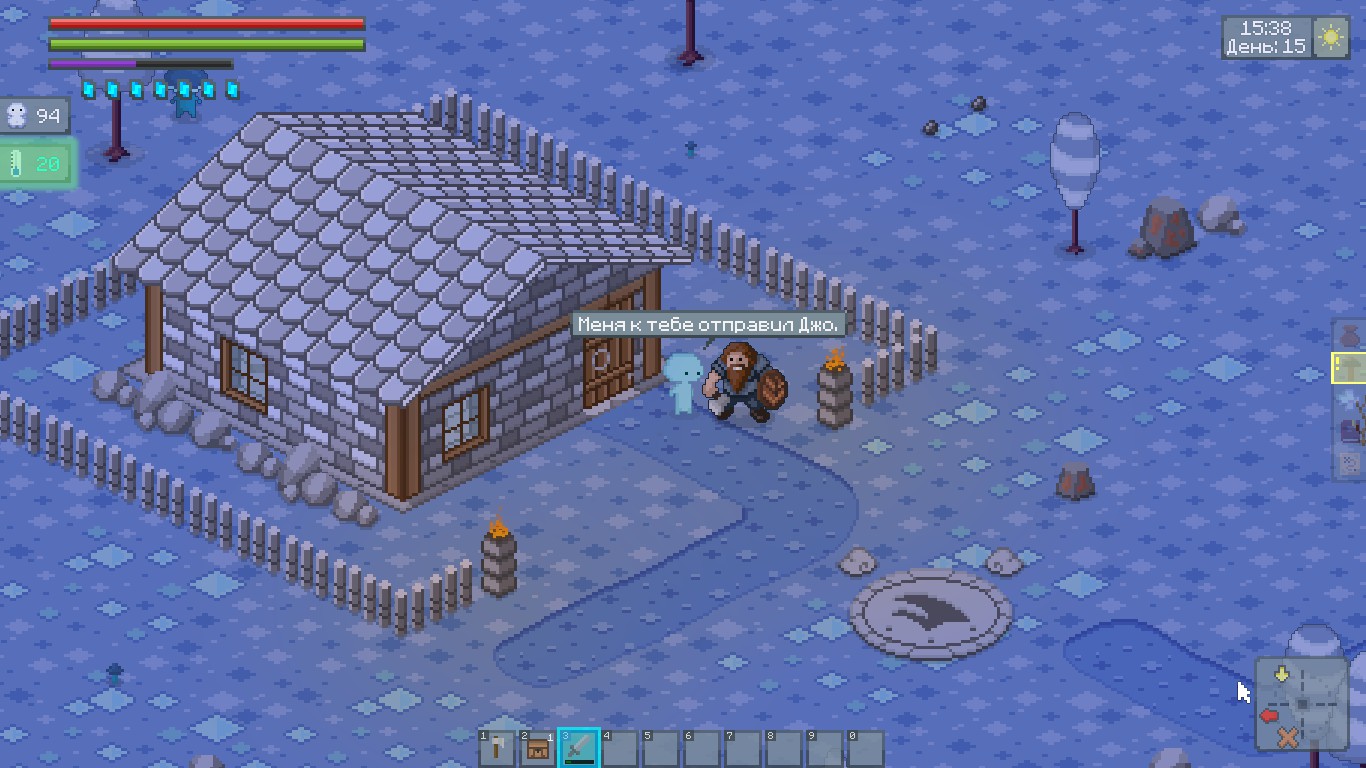
Task: Click the red arrow marker on the minimap
Action: tap(1269, 715)
